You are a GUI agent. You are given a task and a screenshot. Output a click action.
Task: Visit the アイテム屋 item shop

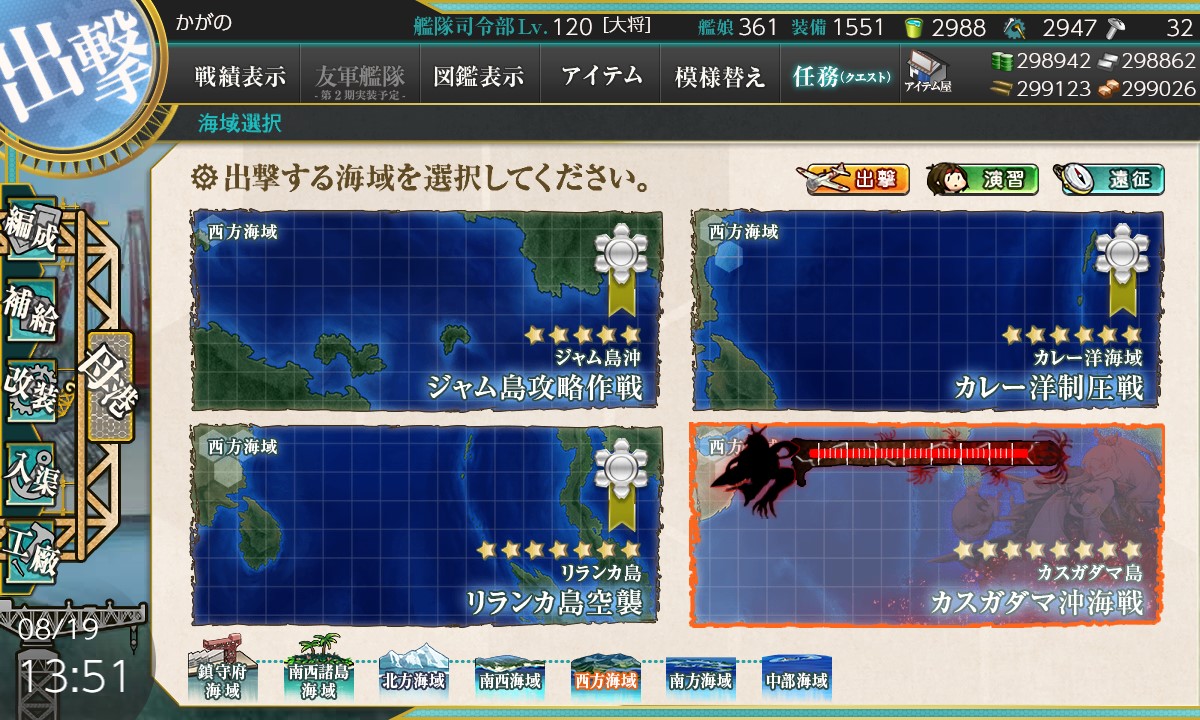coord(928,72)
